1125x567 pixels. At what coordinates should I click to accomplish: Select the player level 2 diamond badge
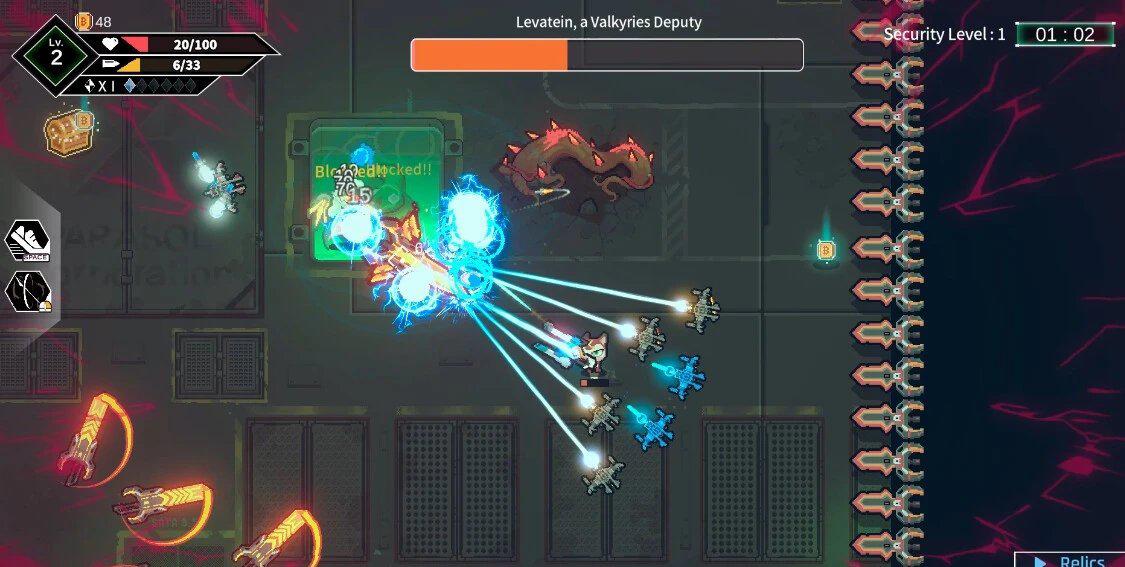(x=56, y=55)
